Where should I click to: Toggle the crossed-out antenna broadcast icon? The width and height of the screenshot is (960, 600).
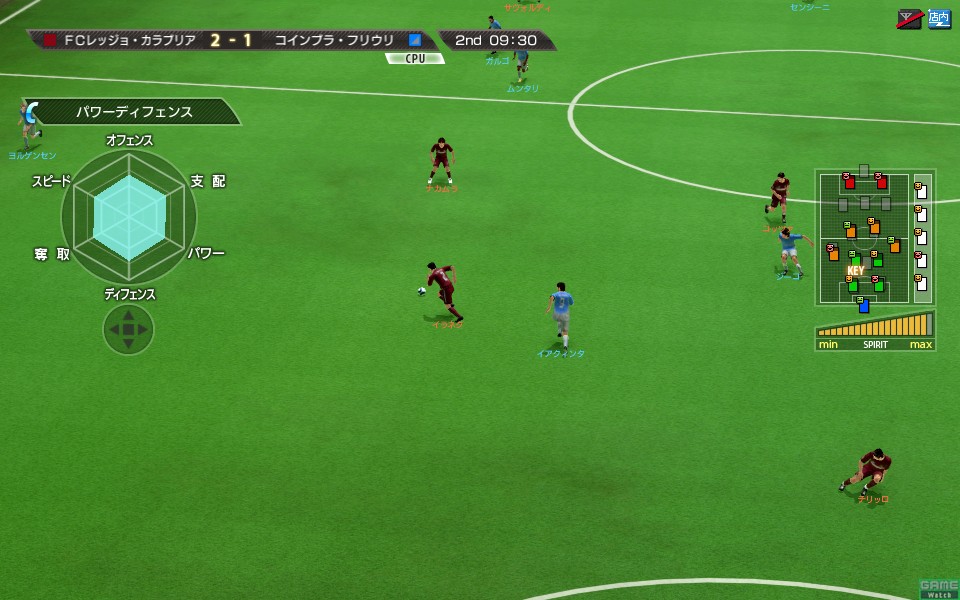pos(910,18)
